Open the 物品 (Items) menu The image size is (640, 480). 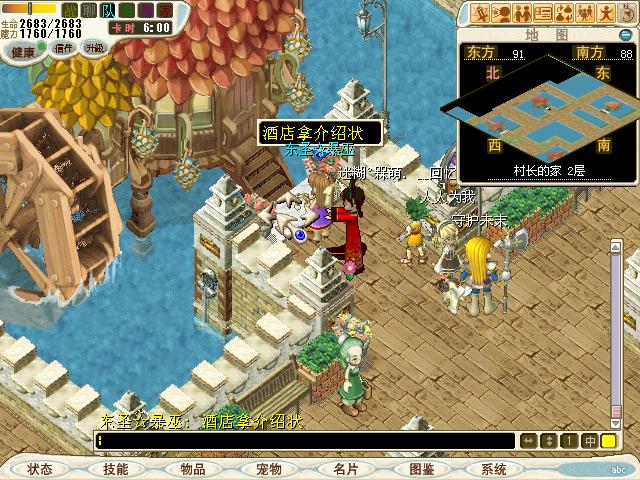point(193,468)
